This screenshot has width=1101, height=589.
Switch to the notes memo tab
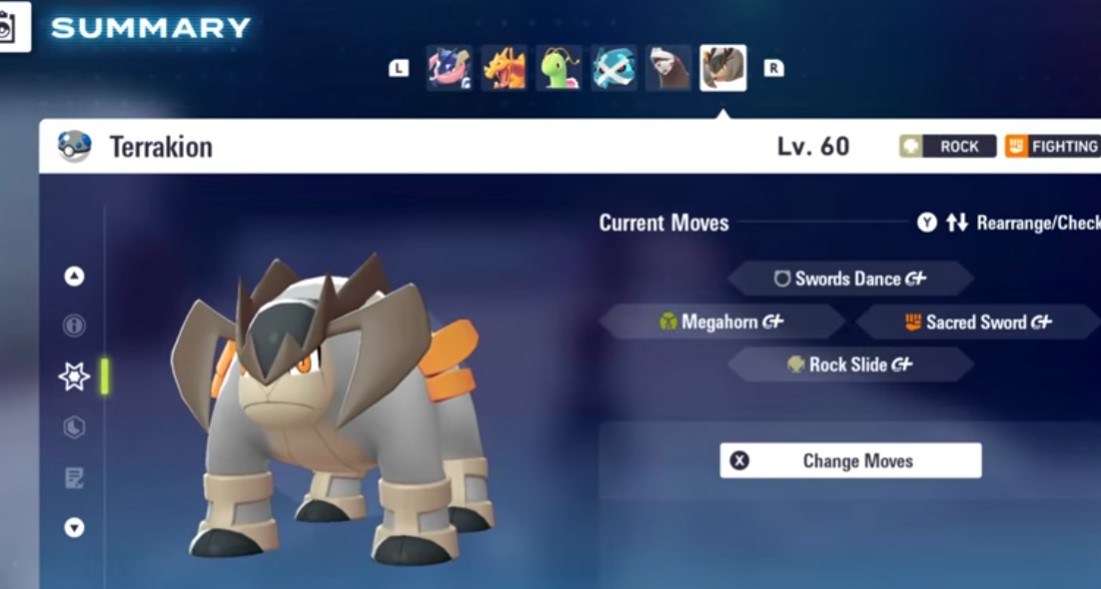point(74,477)
